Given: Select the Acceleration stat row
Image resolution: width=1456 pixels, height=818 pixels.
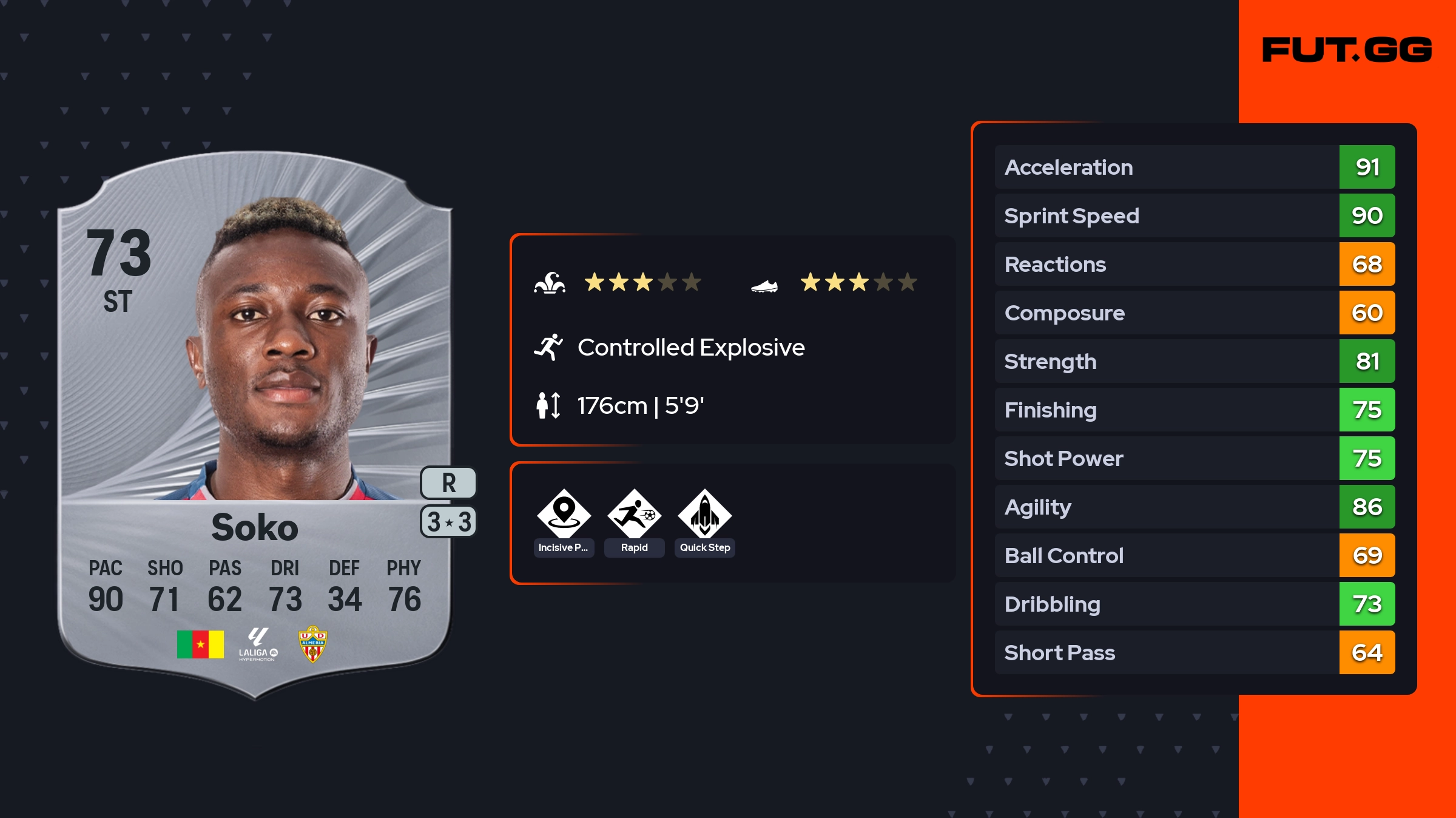Looking at the screenshot, I should (x=1194, y=167).
